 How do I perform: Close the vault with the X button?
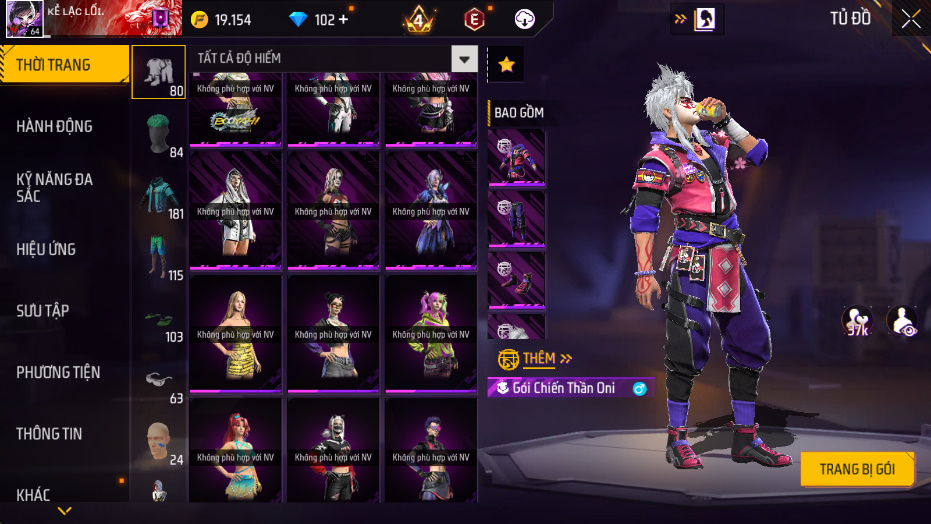[911, 19]
